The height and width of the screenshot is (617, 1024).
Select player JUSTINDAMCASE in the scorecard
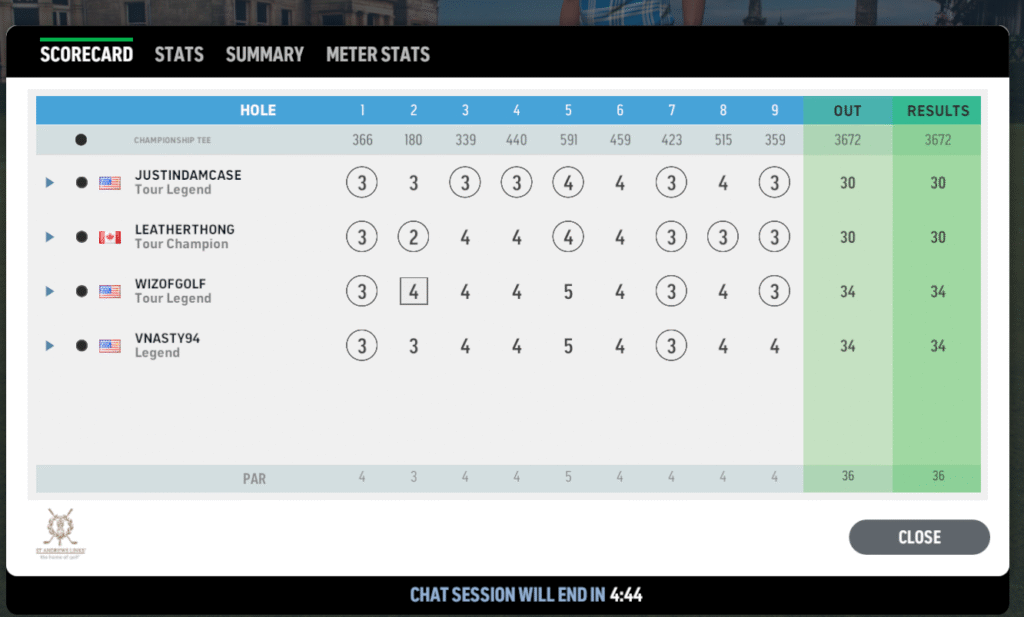(x=188, y=176)
